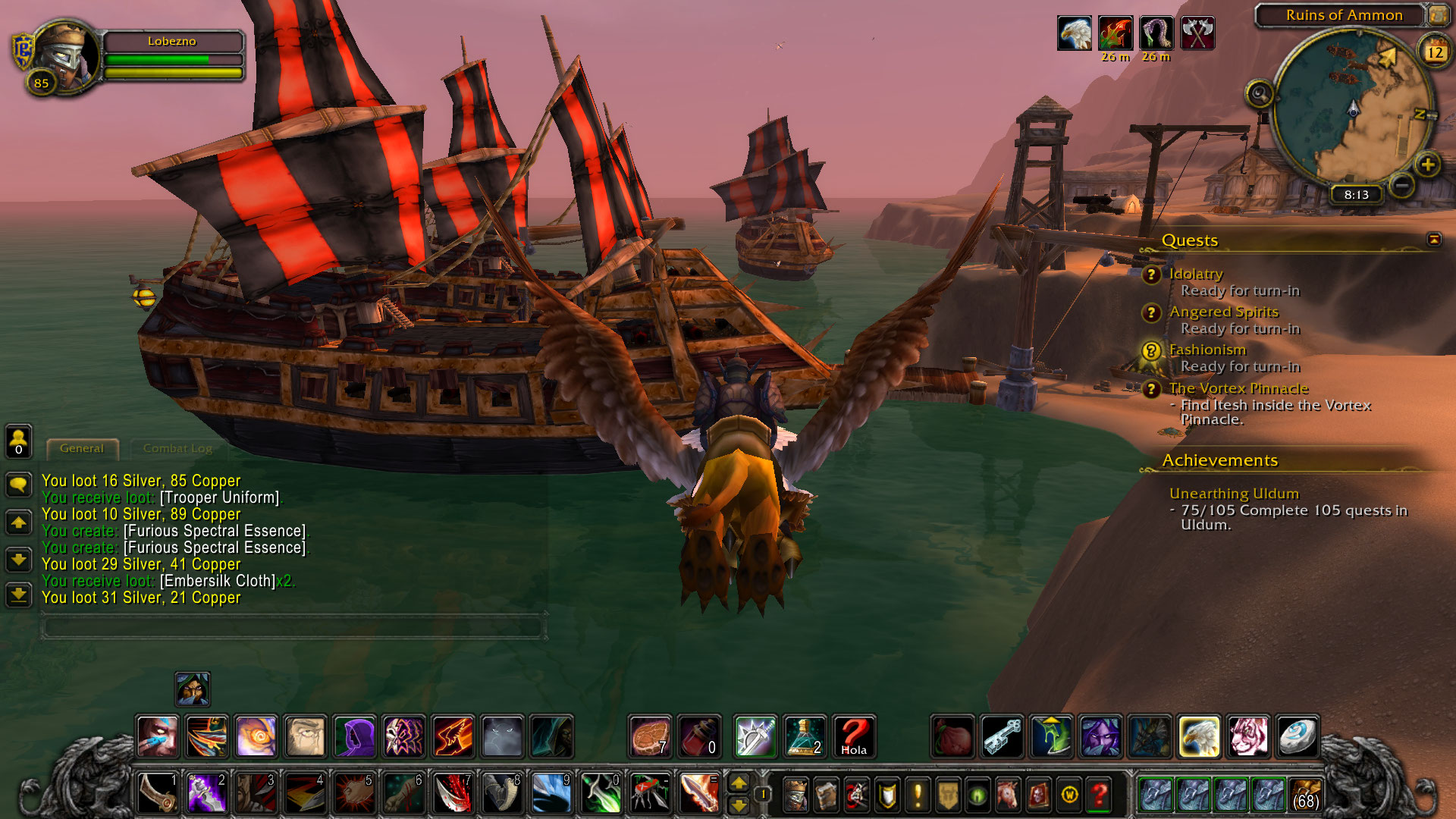Use the Hearthstone on the action bar
1456x819 pixels.
coord(1296,736)
